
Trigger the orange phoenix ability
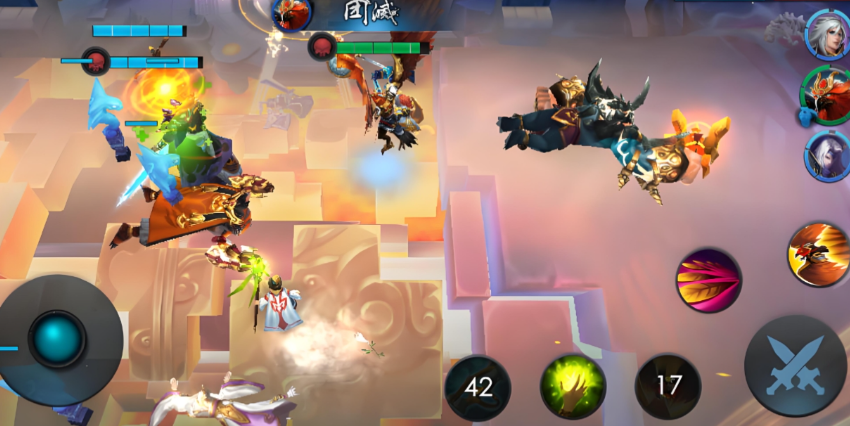point(819,255)
